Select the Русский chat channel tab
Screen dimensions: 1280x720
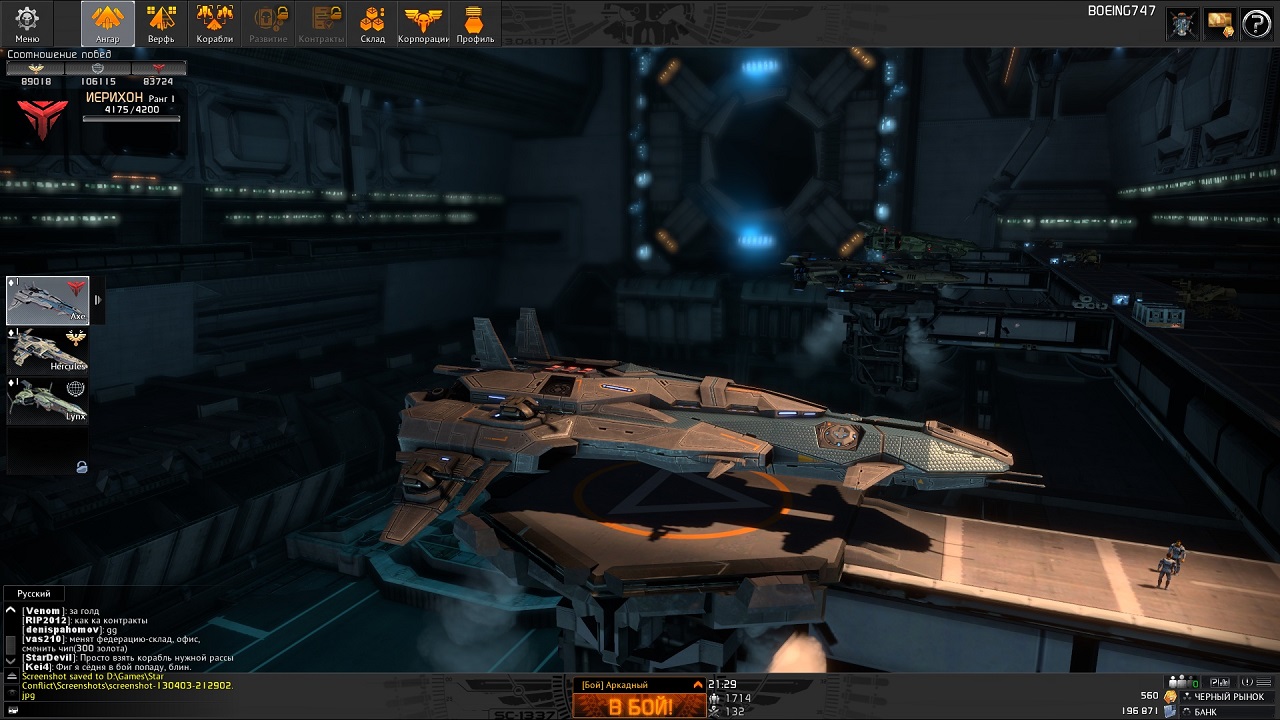[34, 593]
